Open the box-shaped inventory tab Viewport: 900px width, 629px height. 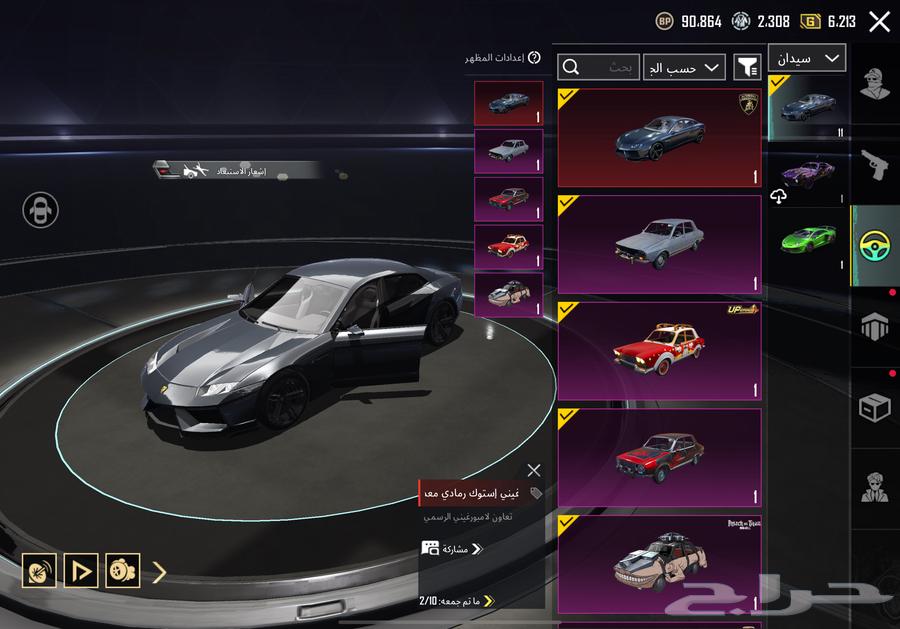point(875,408)
